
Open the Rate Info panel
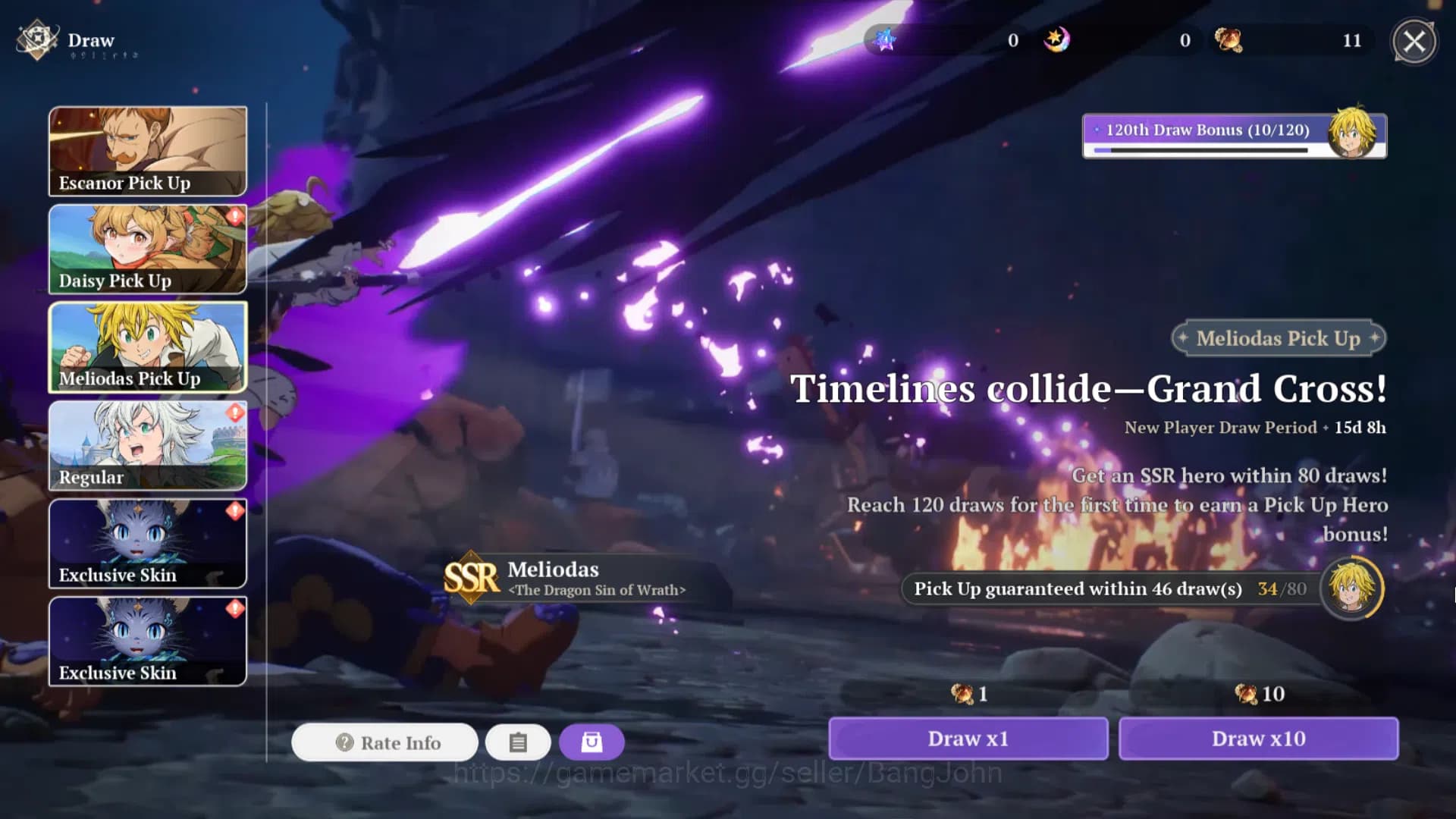(x=385, y=742)
